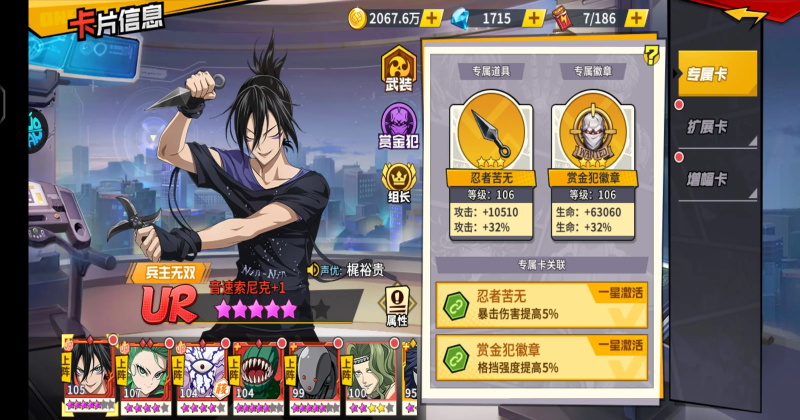The height and width of the screenshot is (420, 800).
Task: Click the yellow back arrow
Action: (x=746, y=15)
